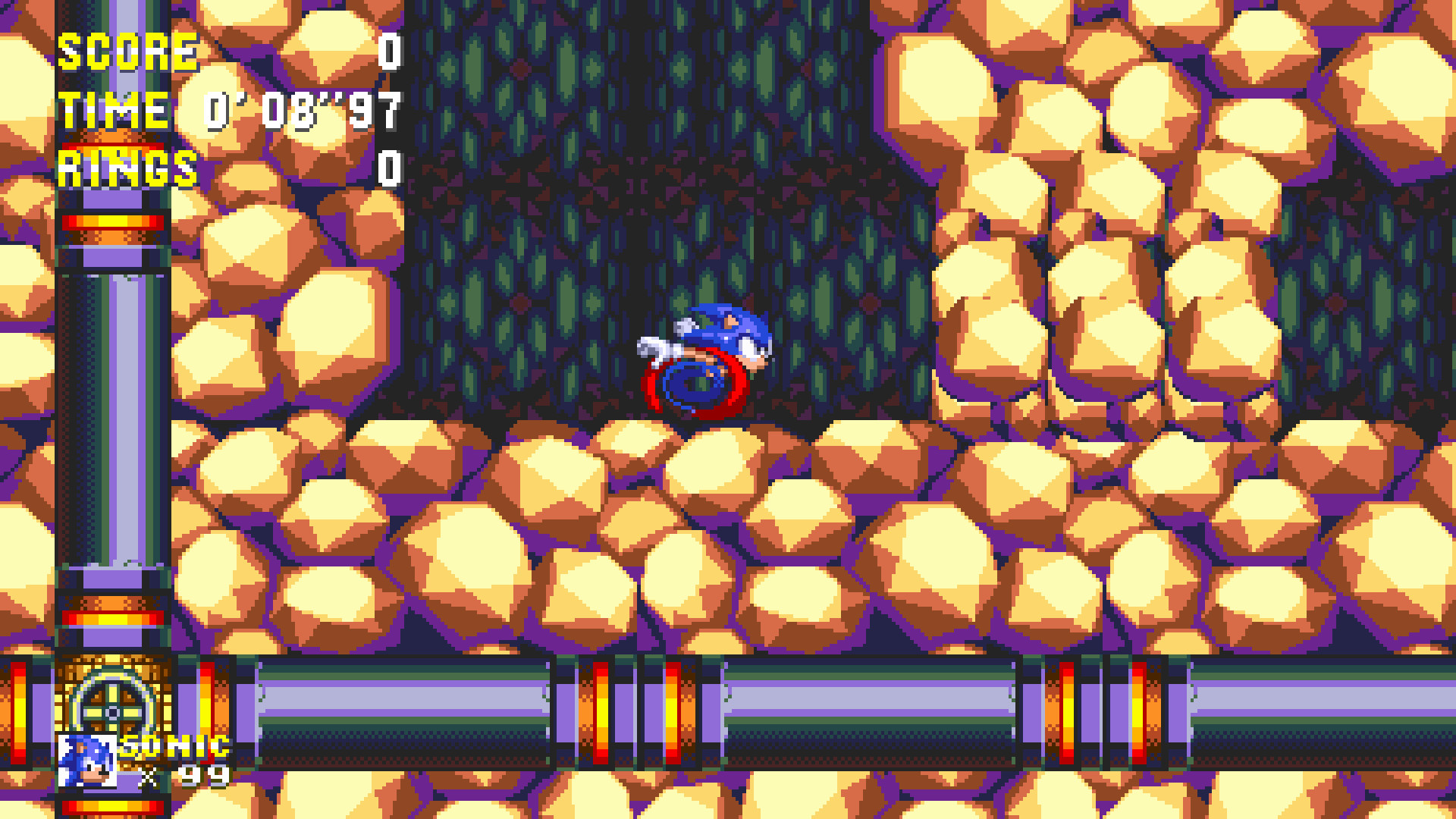The width and height of the screenshot is (1456, 819).
Task: Toggle the TIME display visibility
Action: click(x=114, y=110)
